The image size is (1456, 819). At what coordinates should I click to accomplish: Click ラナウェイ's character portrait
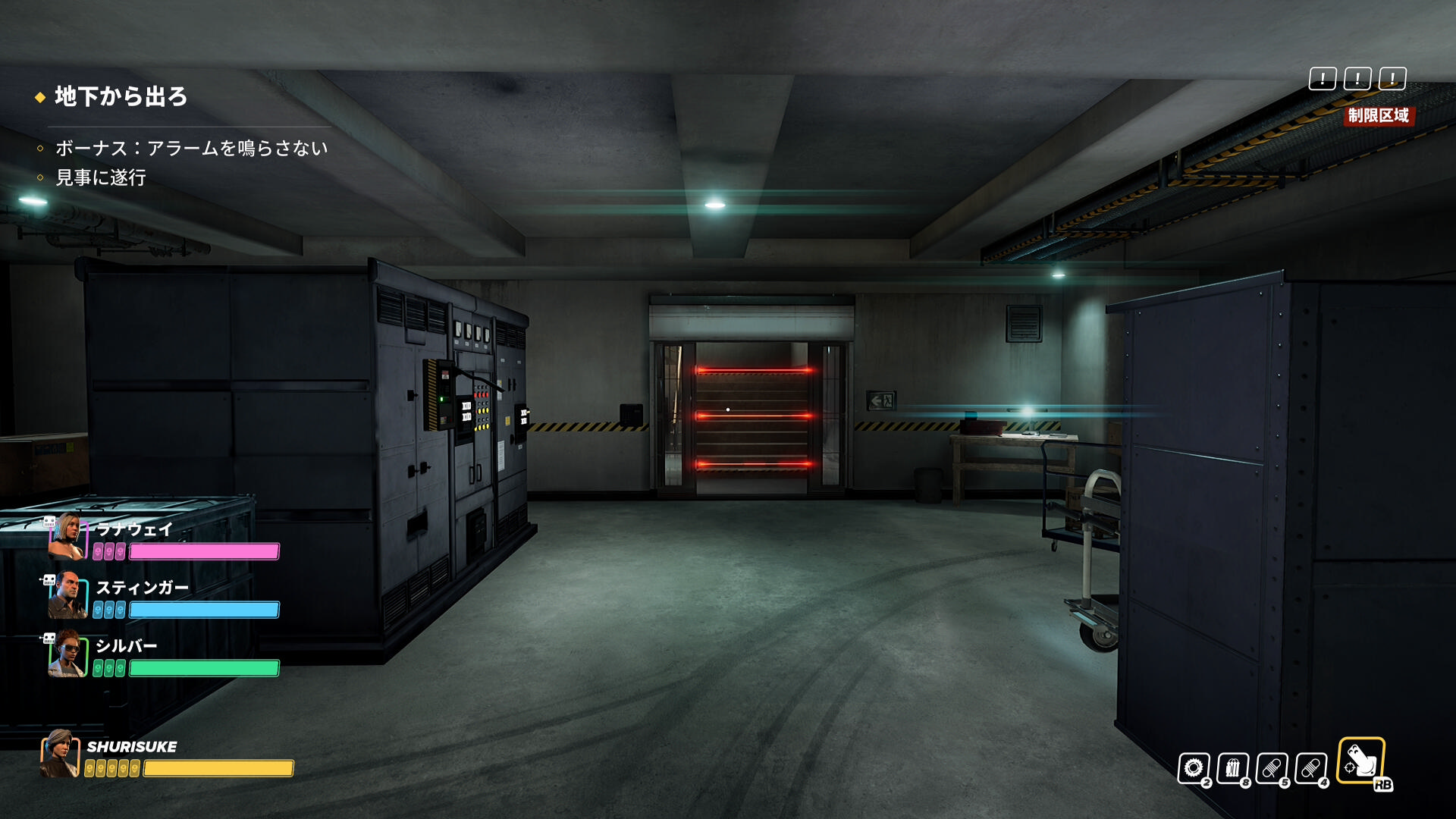pos(67,537)
